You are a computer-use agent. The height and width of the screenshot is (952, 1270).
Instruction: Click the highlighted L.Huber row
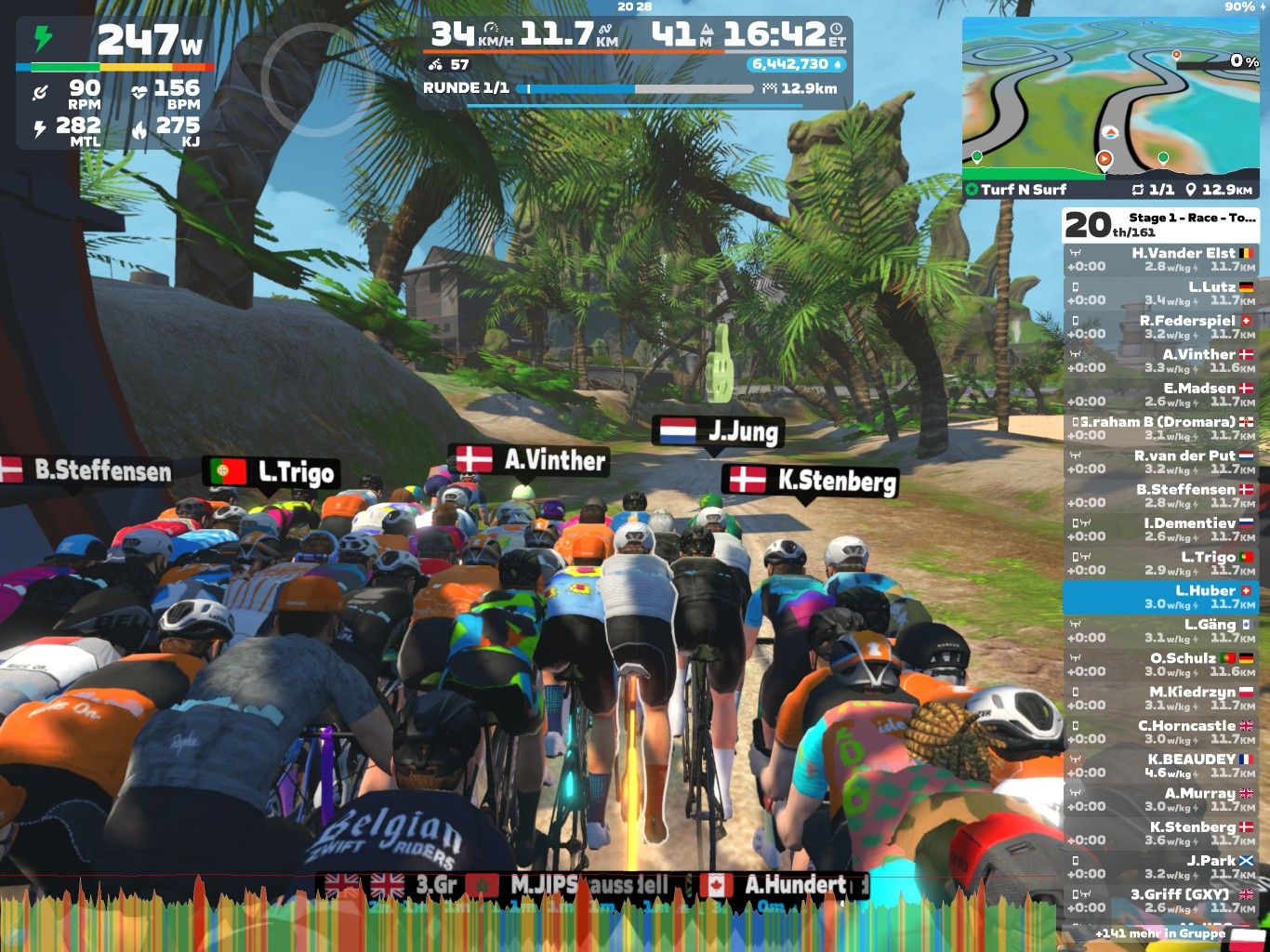pyautogui.click(x=1160, y=597)
